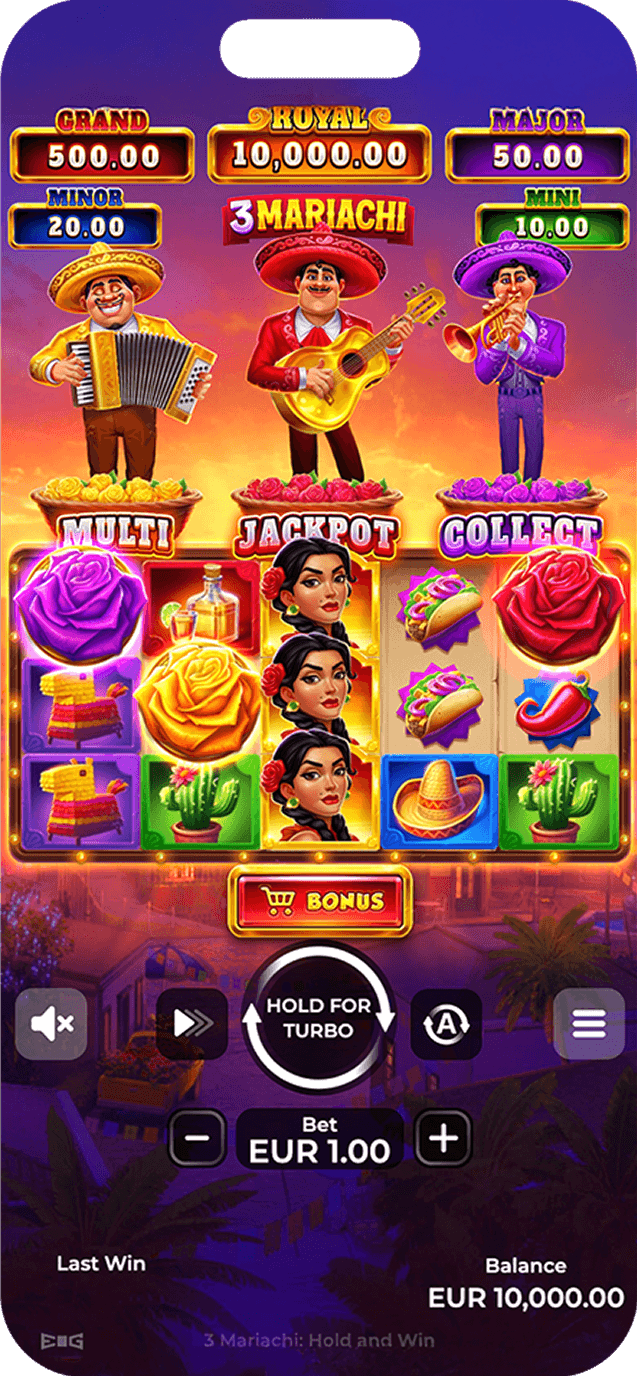This screenshot has height=1376, width=637.
Task: Decrease the bet with the minus button
Action: [x=198, y=1138]
